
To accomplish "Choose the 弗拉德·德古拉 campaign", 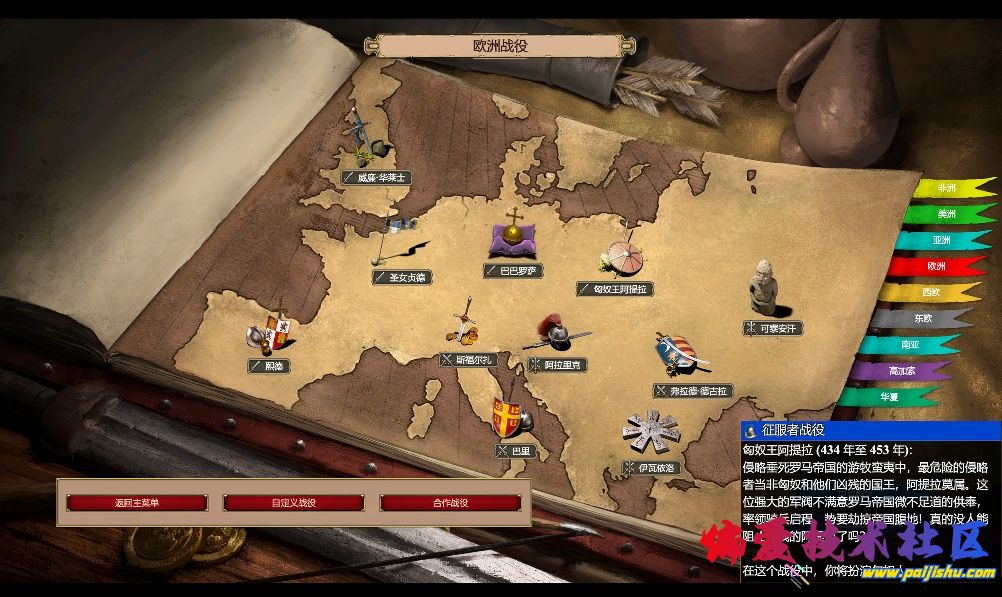I will tap(694, 391).
